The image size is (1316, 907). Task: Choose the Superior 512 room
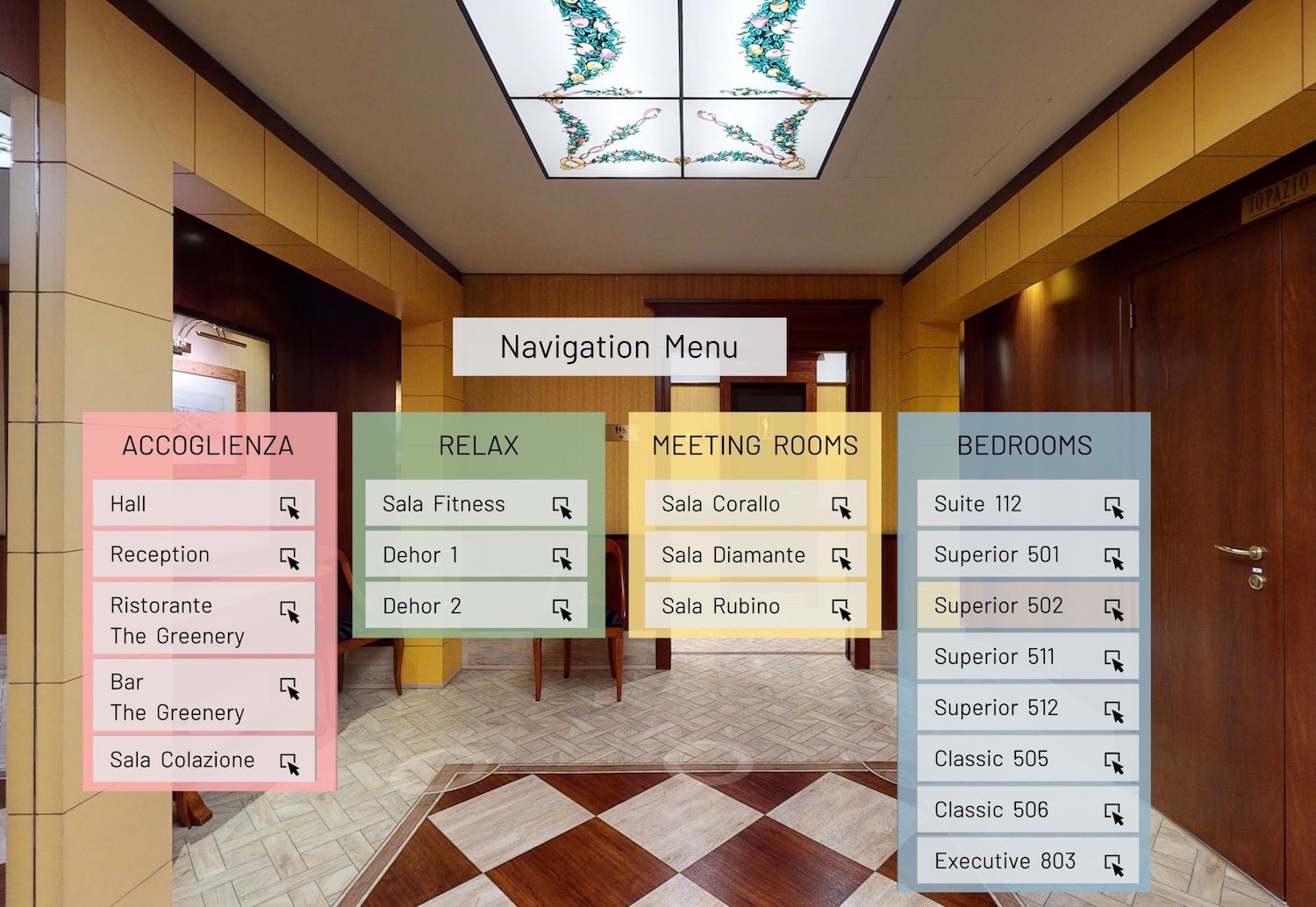tap(1027, 708)
